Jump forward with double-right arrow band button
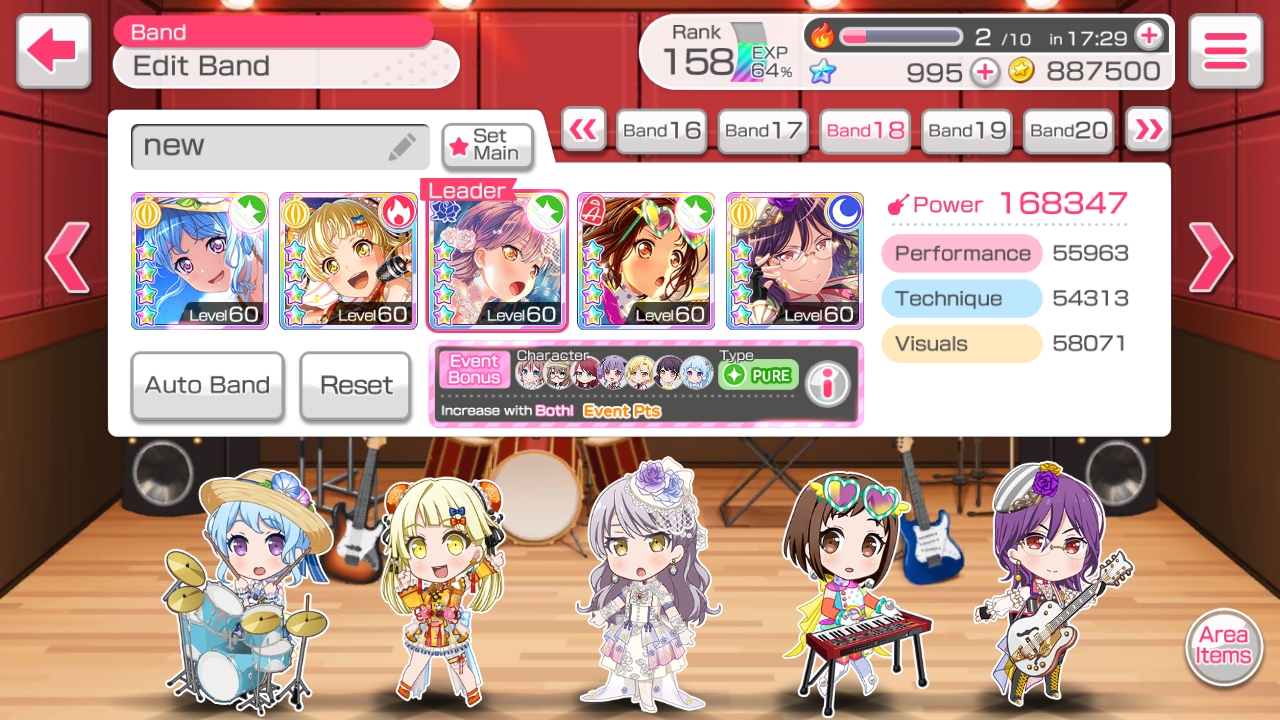Image resolution: width=1280 pixels, height=720 pixels. (1148, 129)
